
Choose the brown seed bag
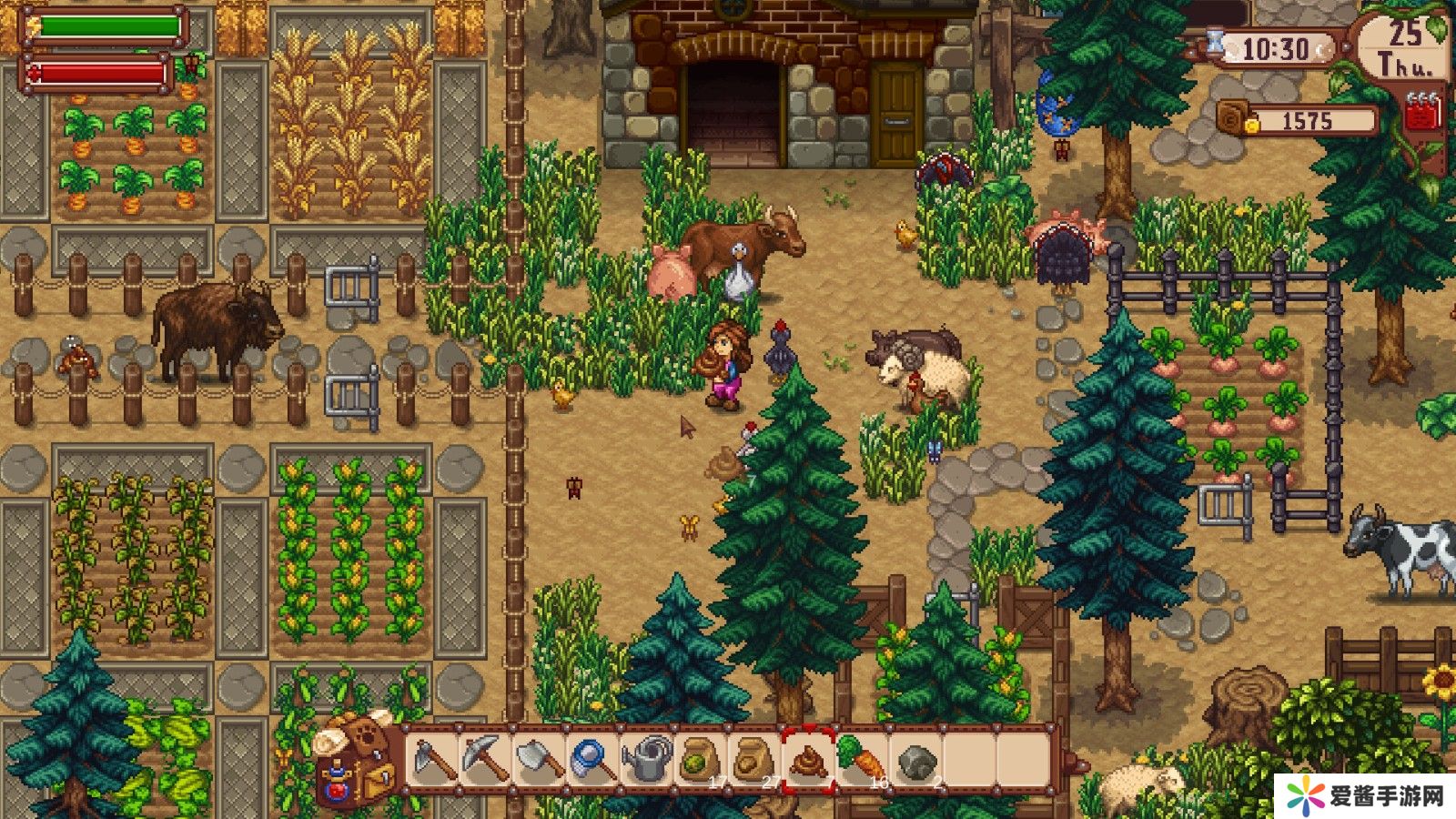753,760
